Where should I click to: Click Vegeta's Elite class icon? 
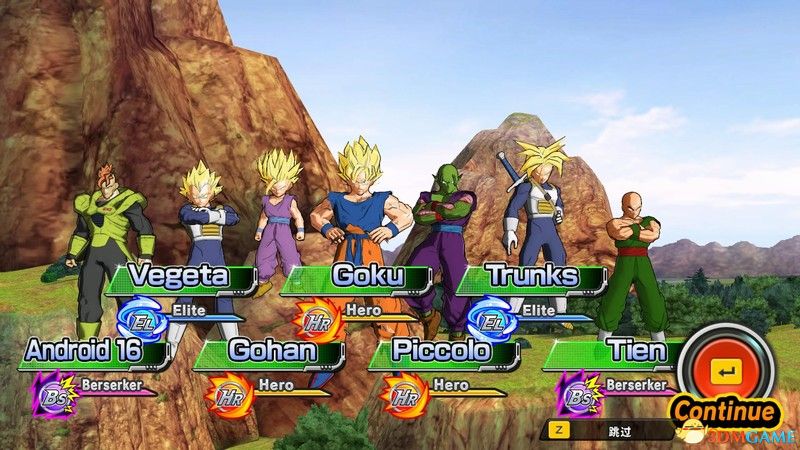[138, 317]
